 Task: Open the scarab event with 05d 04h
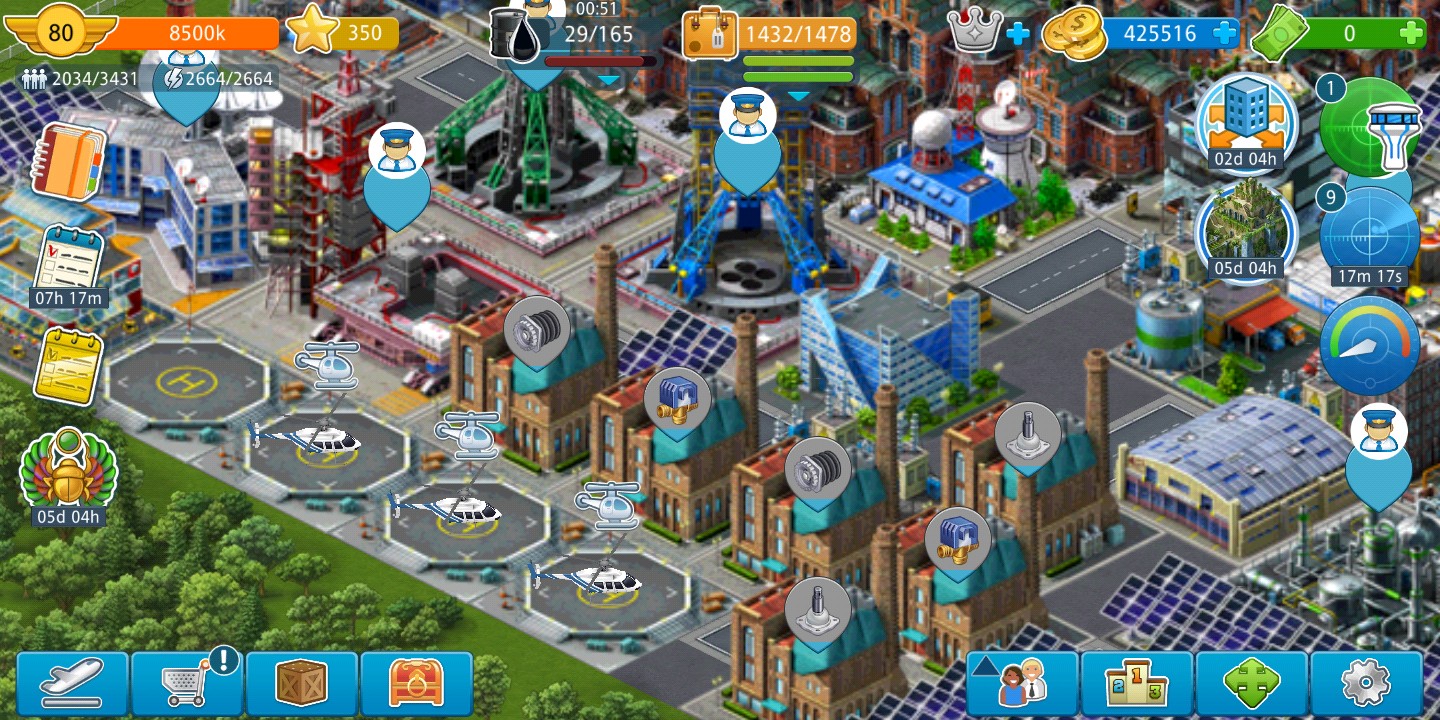(68, 472)
